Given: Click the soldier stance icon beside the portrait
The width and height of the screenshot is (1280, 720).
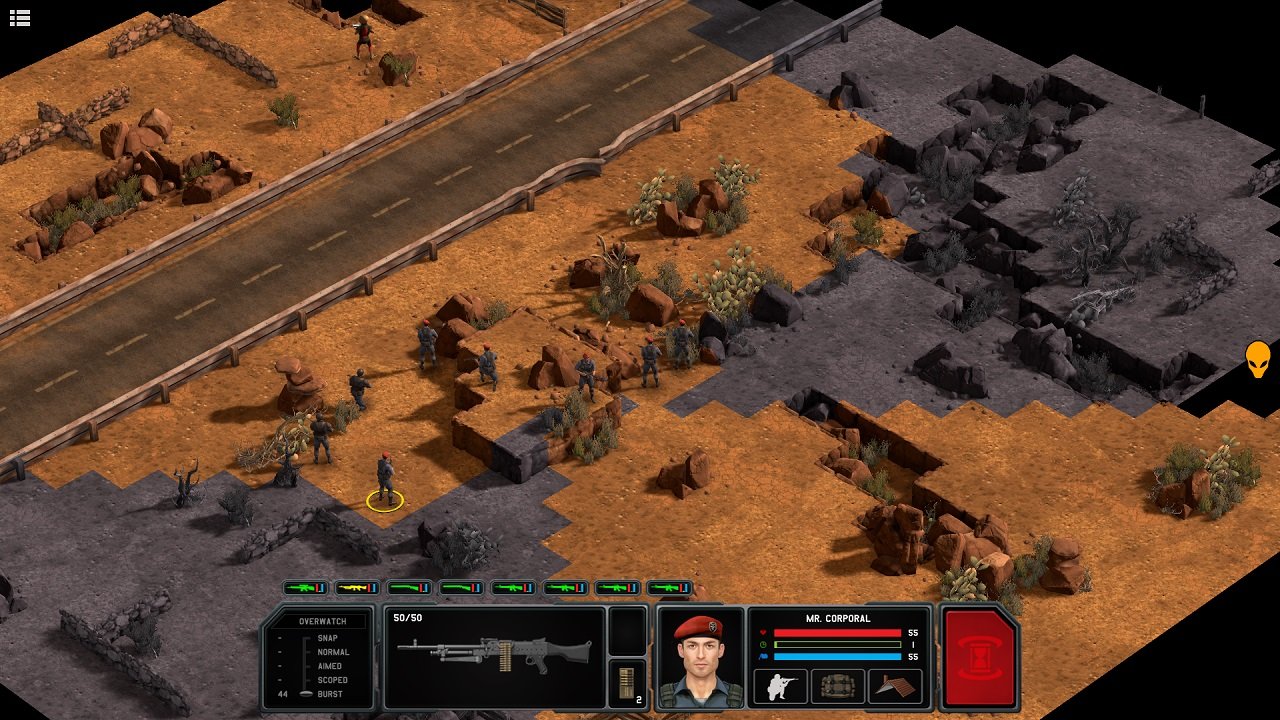Looking at the screenshot, I should point(781,687).
